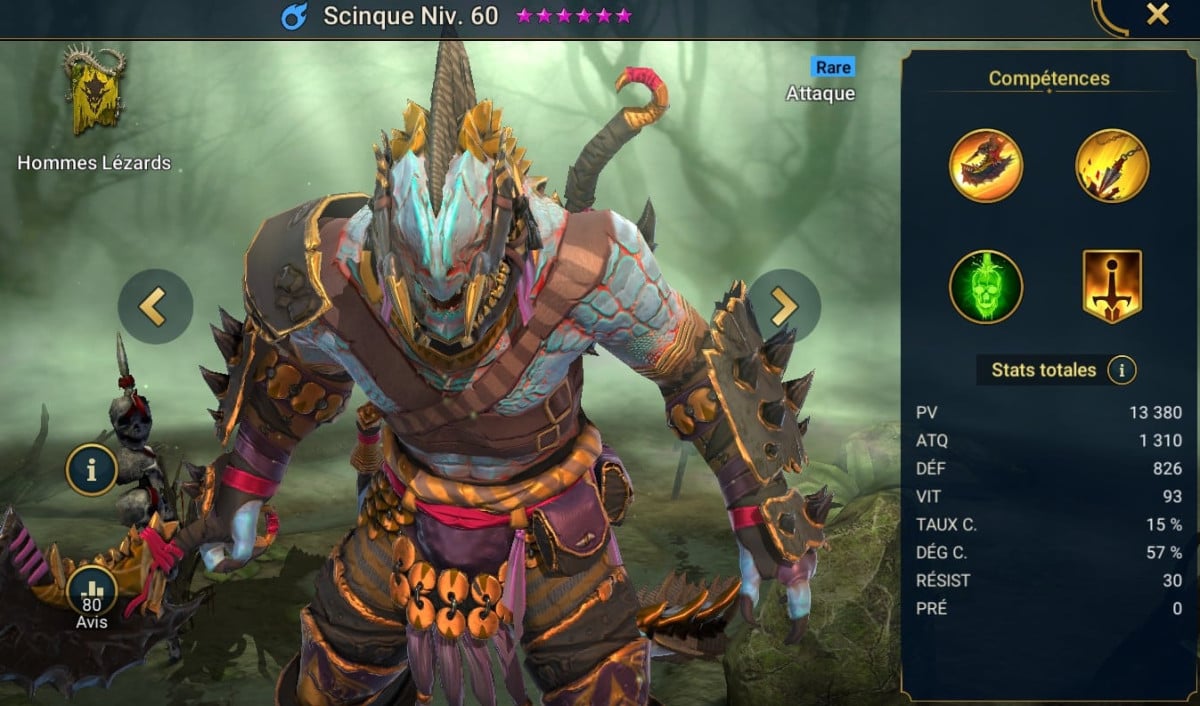This screenshot has width=1200, height=706.
Task: Click the blue affinity icon beside Scinque
Action: click(x=295, y=16)
